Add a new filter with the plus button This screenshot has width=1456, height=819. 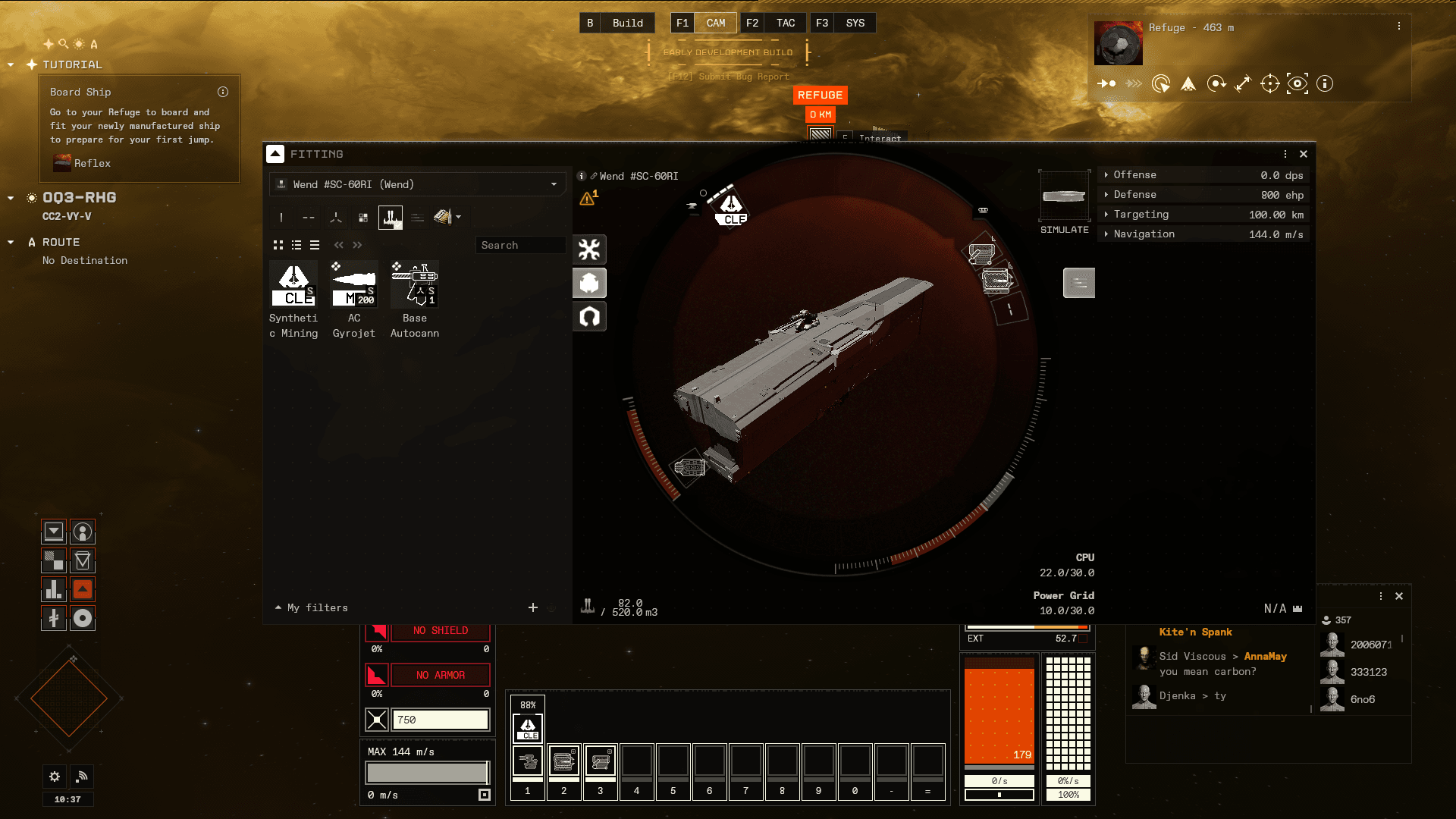pos(533,607)
